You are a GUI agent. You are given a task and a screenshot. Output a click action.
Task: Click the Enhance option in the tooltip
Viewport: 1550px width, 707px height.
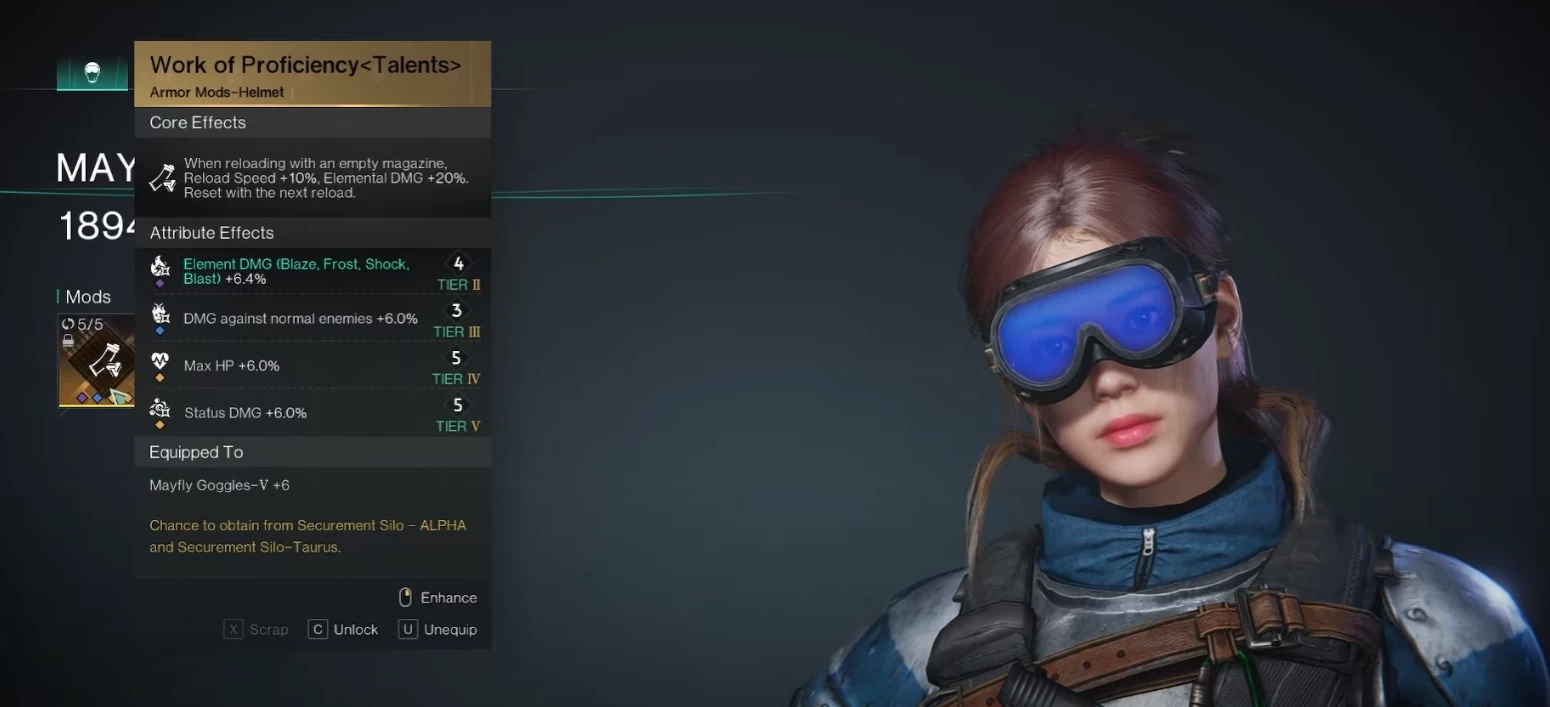click(438, 598)
